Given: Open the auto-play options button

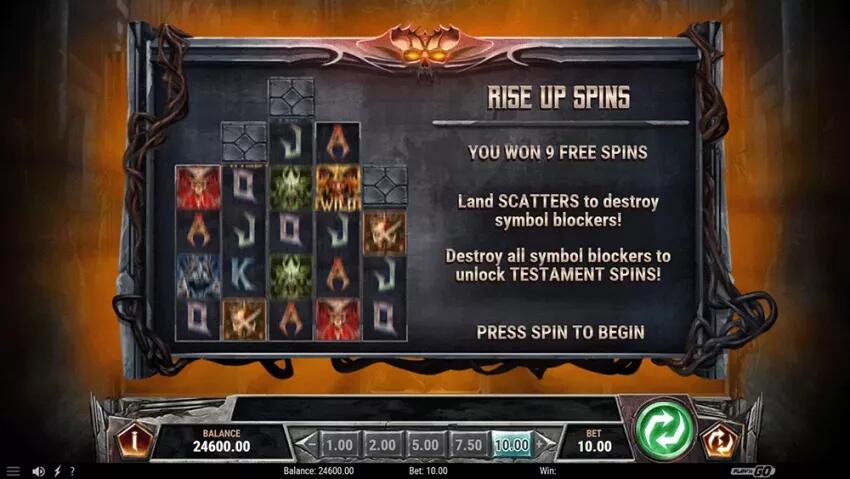Looking at the screenshot, I should (717, 441).
